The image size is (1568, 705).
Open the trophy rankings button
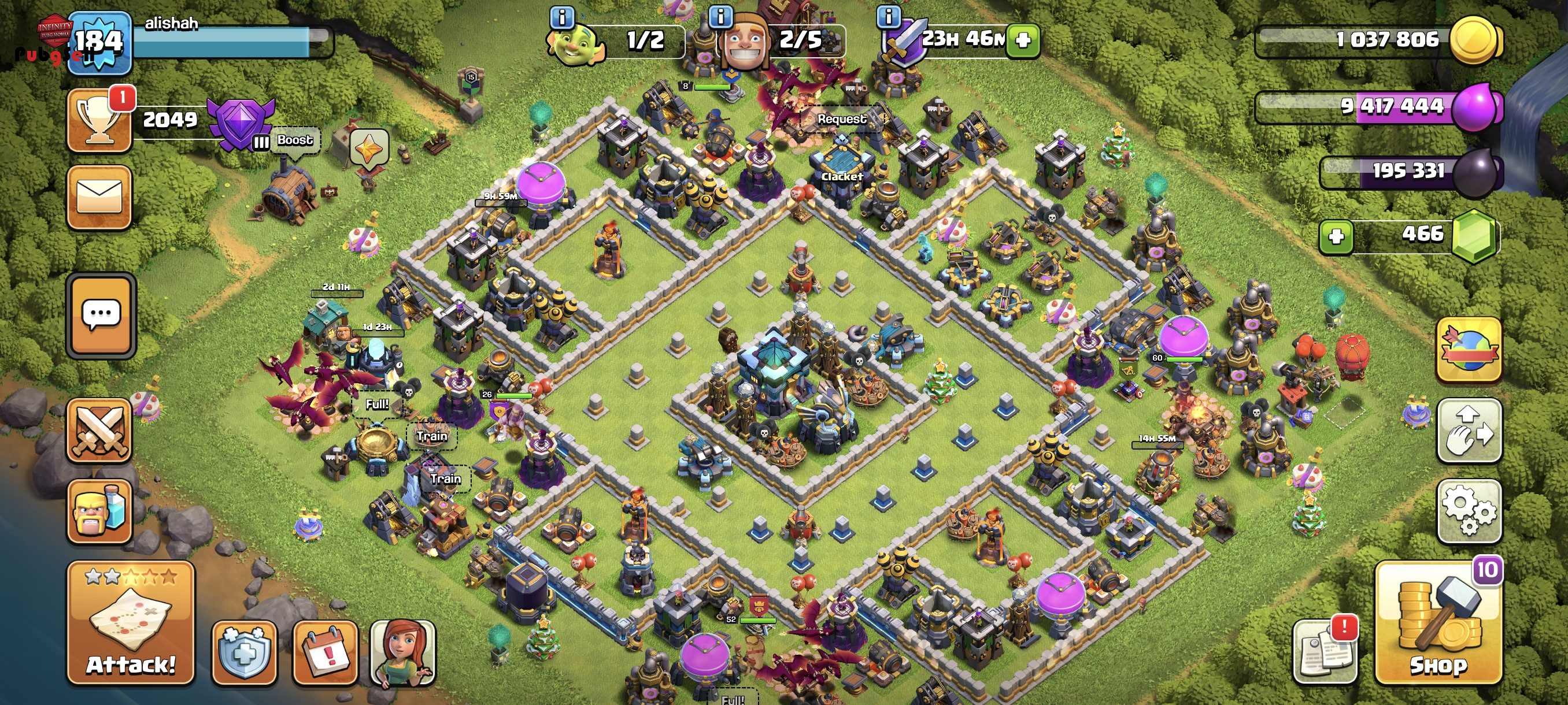click(x=99, y=120)
